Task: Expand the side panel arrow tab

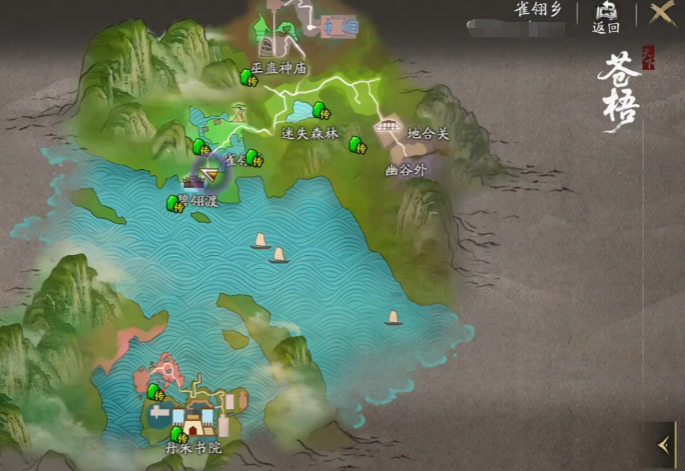Action: click(663, 442)
